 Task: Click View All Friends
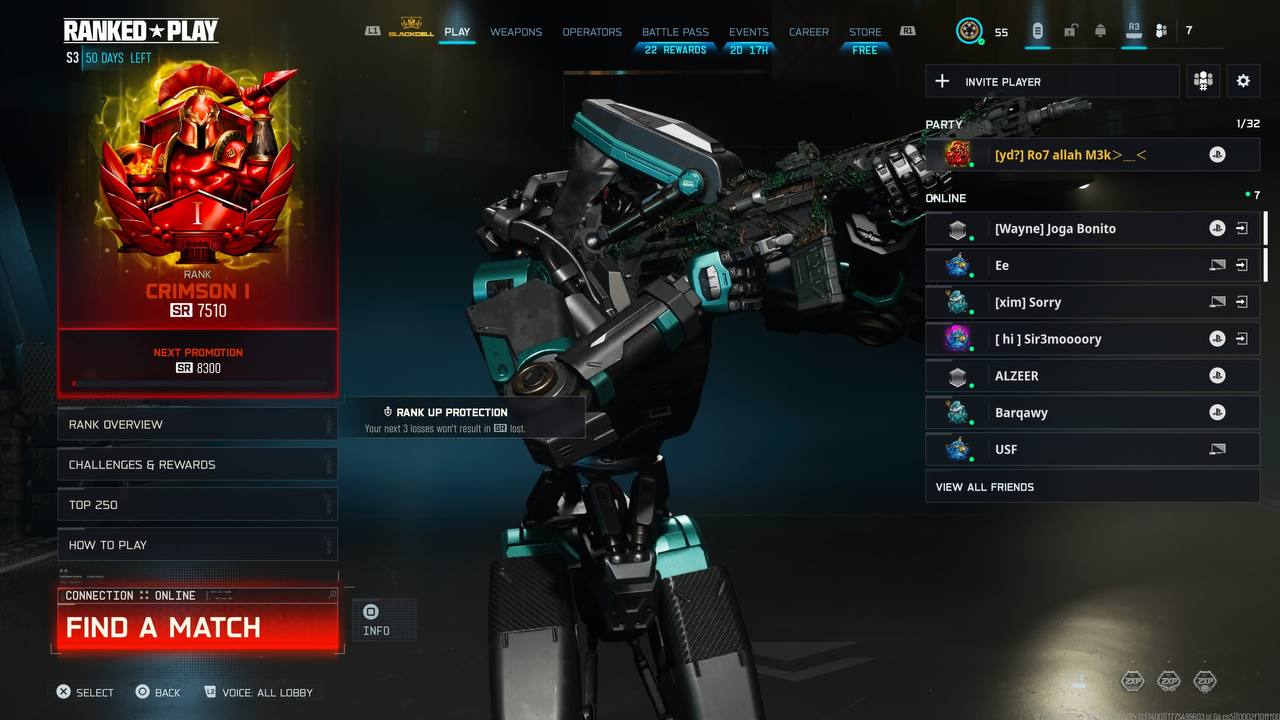1092,487
